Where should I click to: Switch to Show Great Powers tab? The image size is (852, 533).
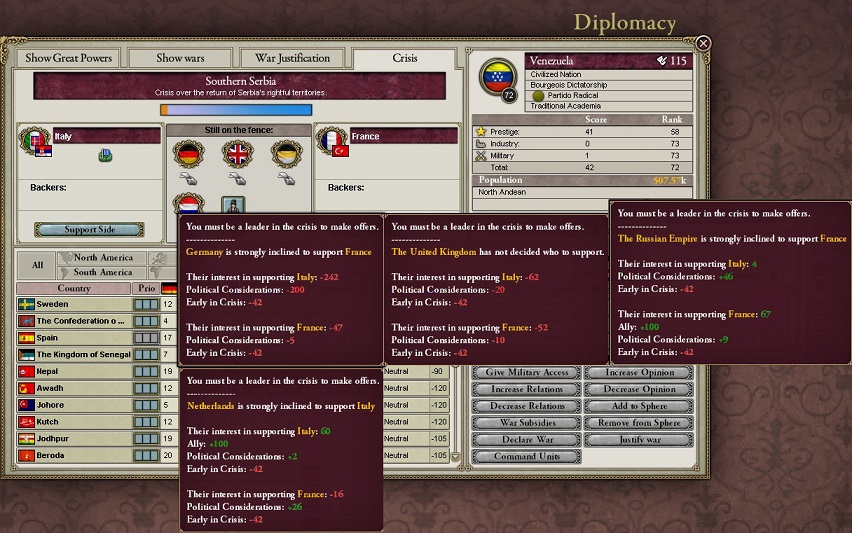(69, 58)
